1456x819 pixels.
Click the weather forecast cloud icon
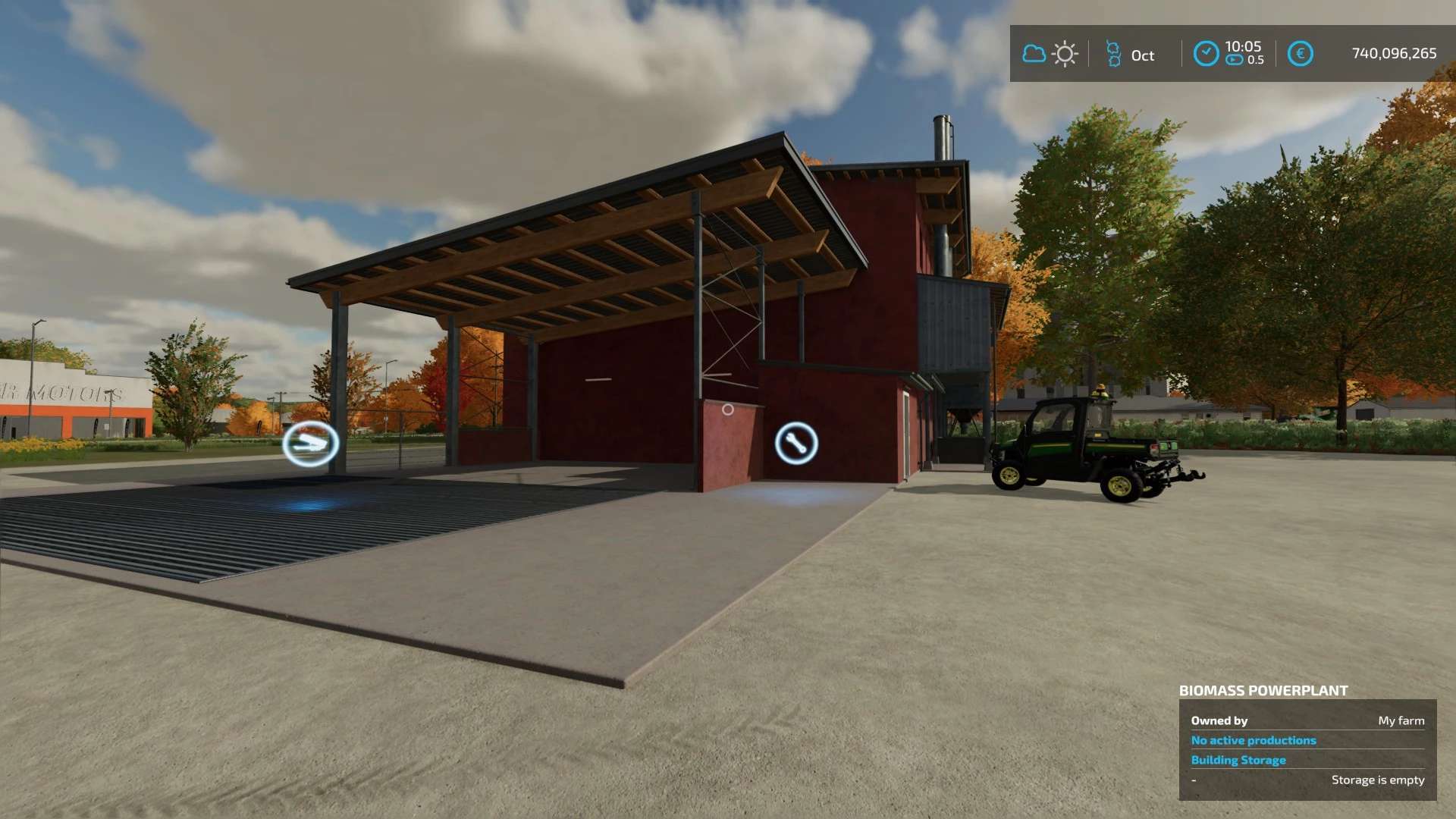(x=1034, y=54)
